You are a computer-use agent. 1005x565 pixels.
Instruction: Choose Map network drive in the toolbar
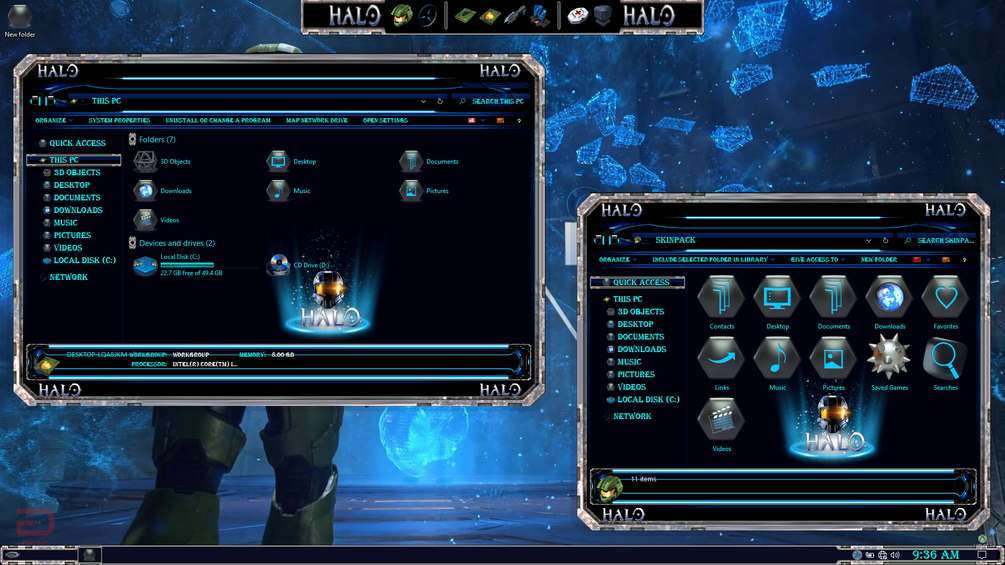316,121
